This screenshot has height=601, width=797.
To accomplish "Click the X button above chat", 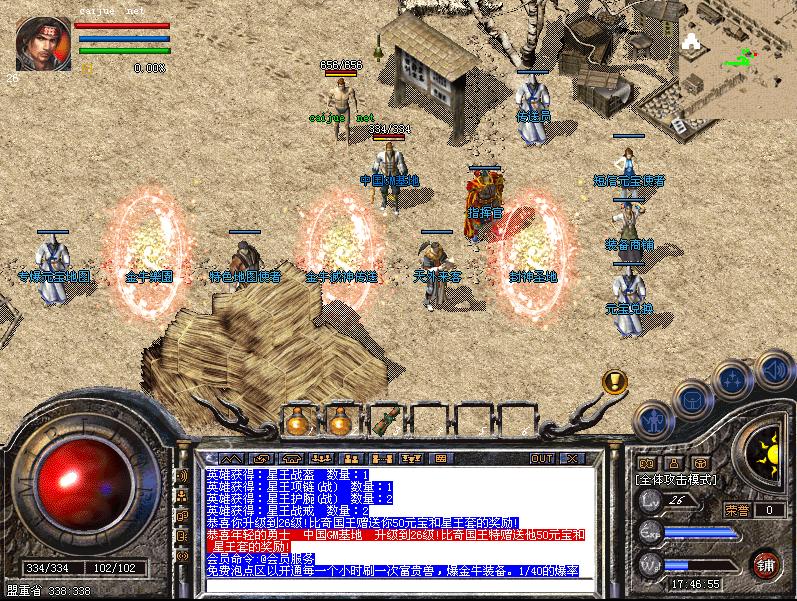I will point(571,458).
